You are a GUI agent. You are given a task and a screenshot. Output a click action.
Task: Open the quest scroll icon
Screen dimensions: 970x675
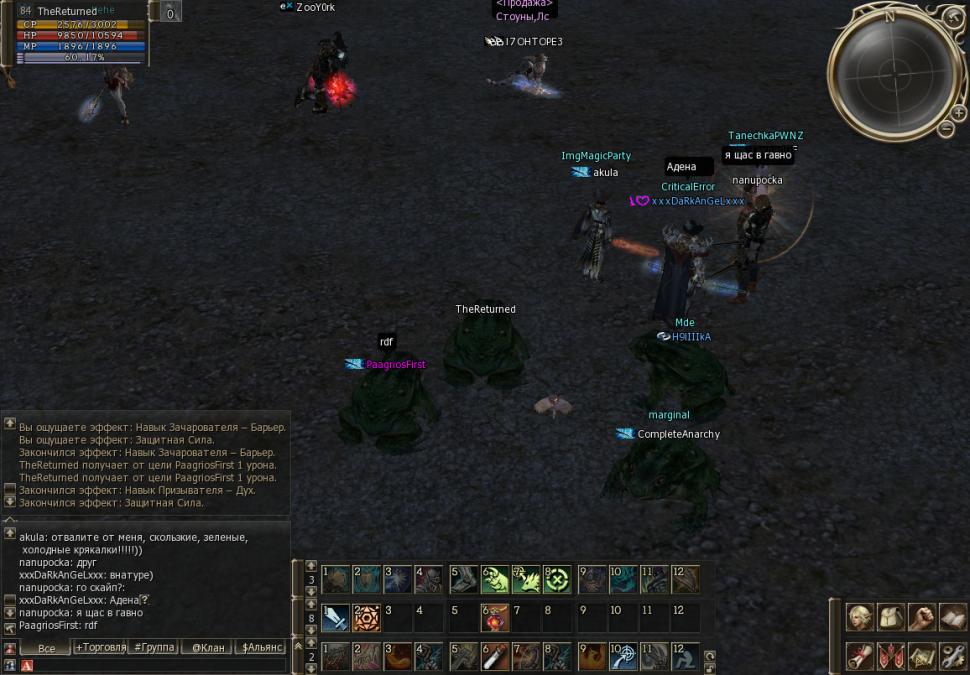click(860, 656)
